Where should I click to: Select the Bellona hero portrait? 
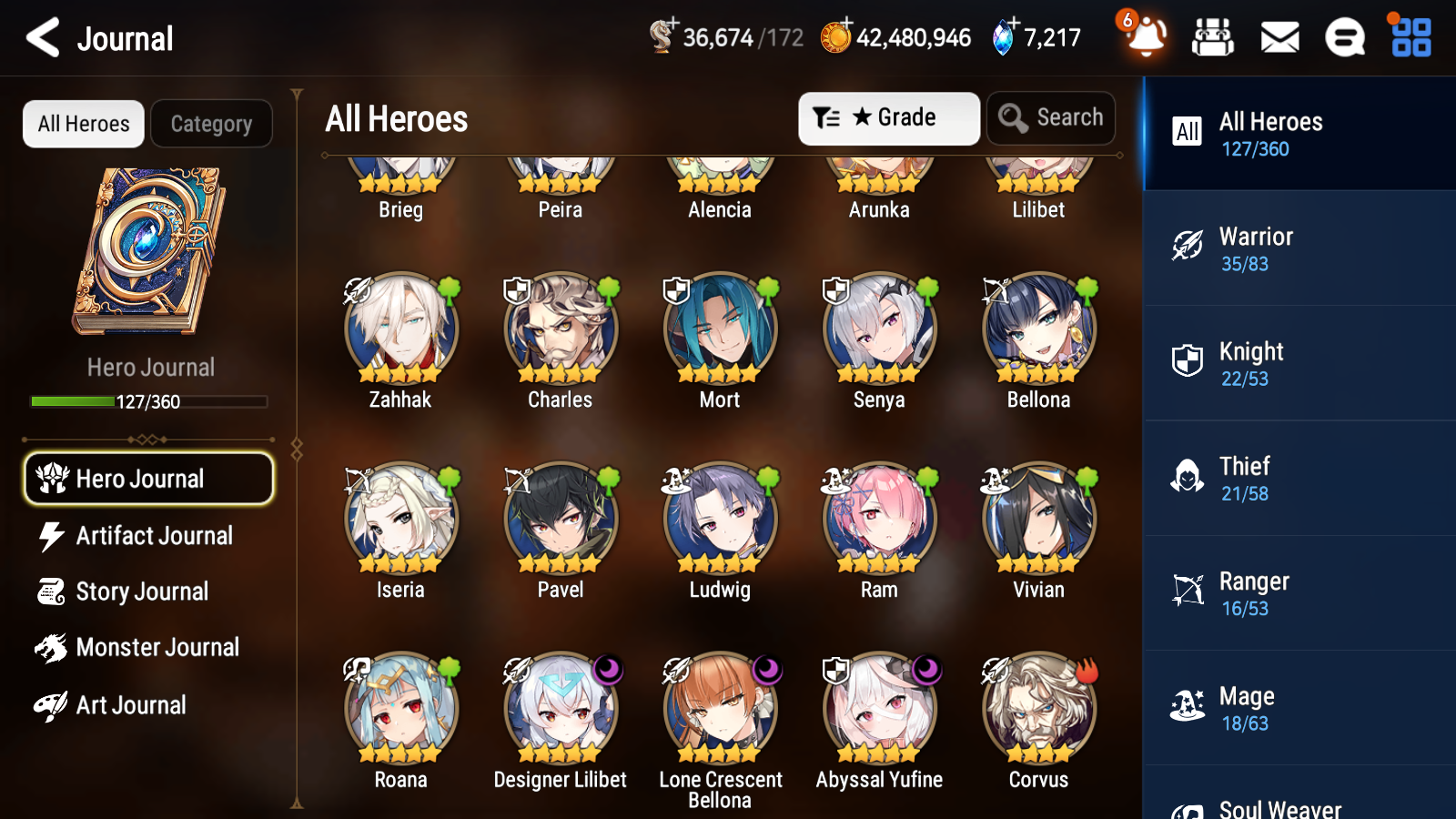coord(1037,329)
